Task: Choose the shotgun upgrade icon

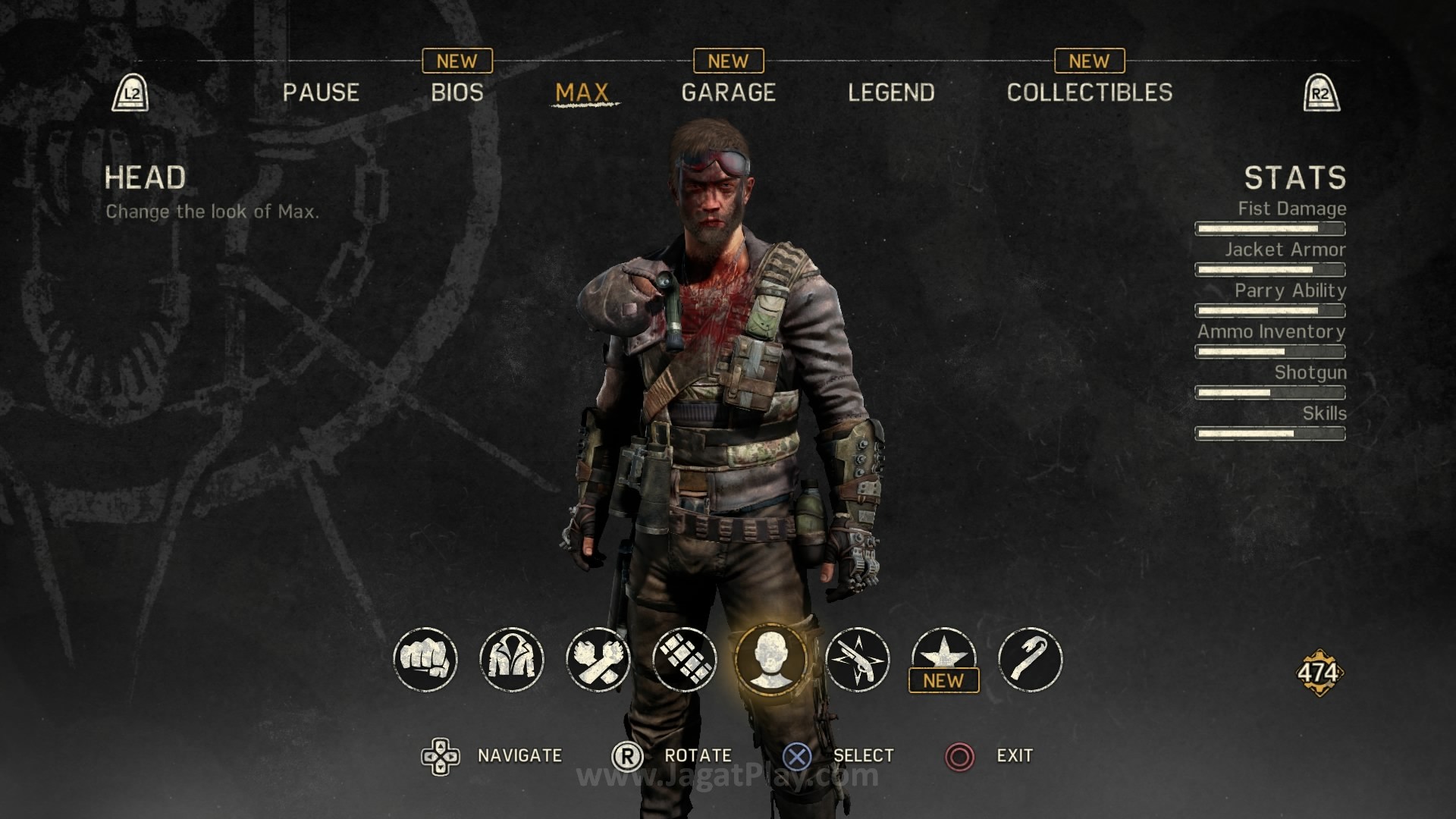Action: [x=858, y=659]
